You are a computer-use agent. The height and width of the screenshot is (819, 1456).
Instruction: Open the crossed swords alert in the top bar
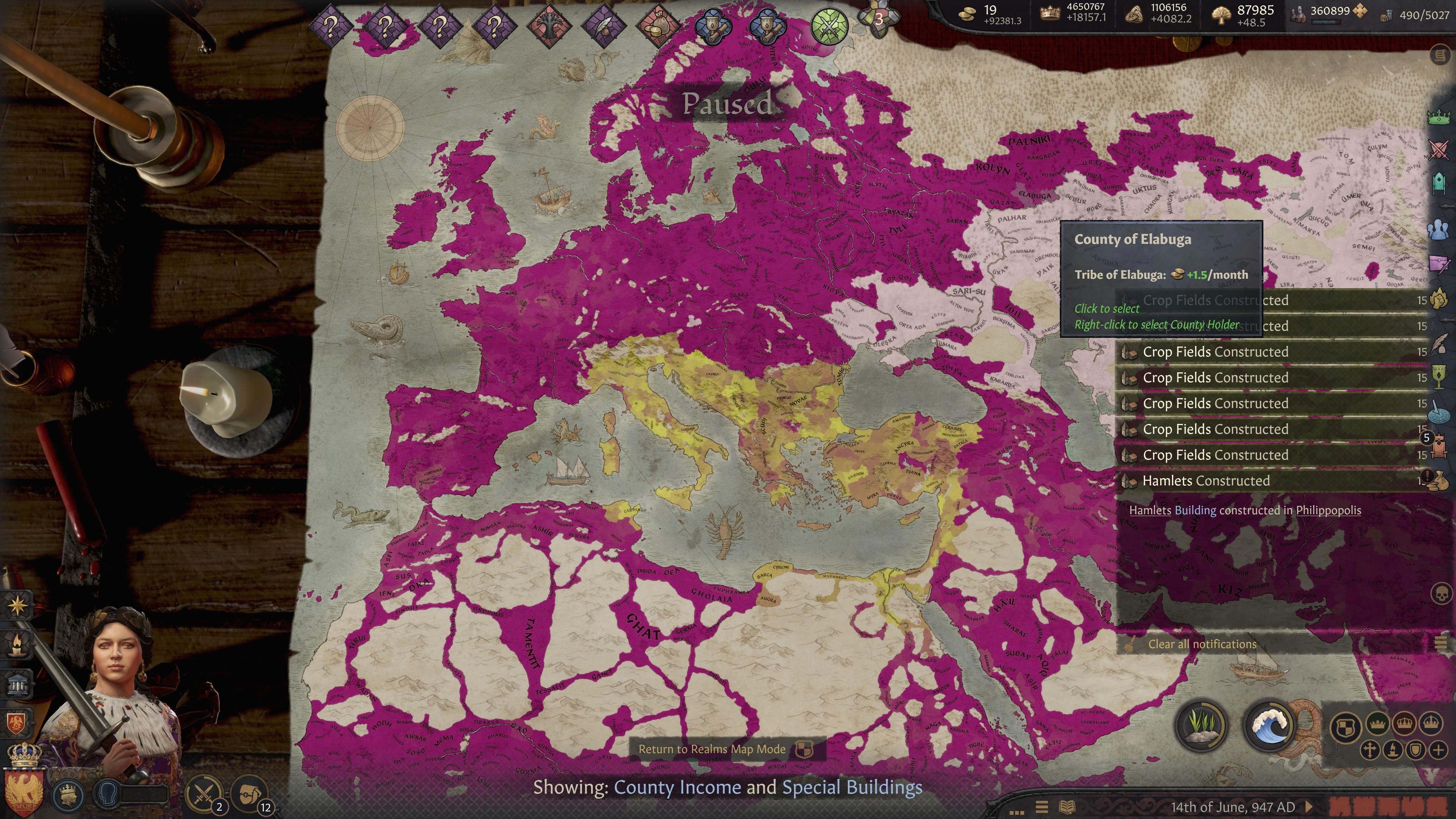tap(829, 25)
